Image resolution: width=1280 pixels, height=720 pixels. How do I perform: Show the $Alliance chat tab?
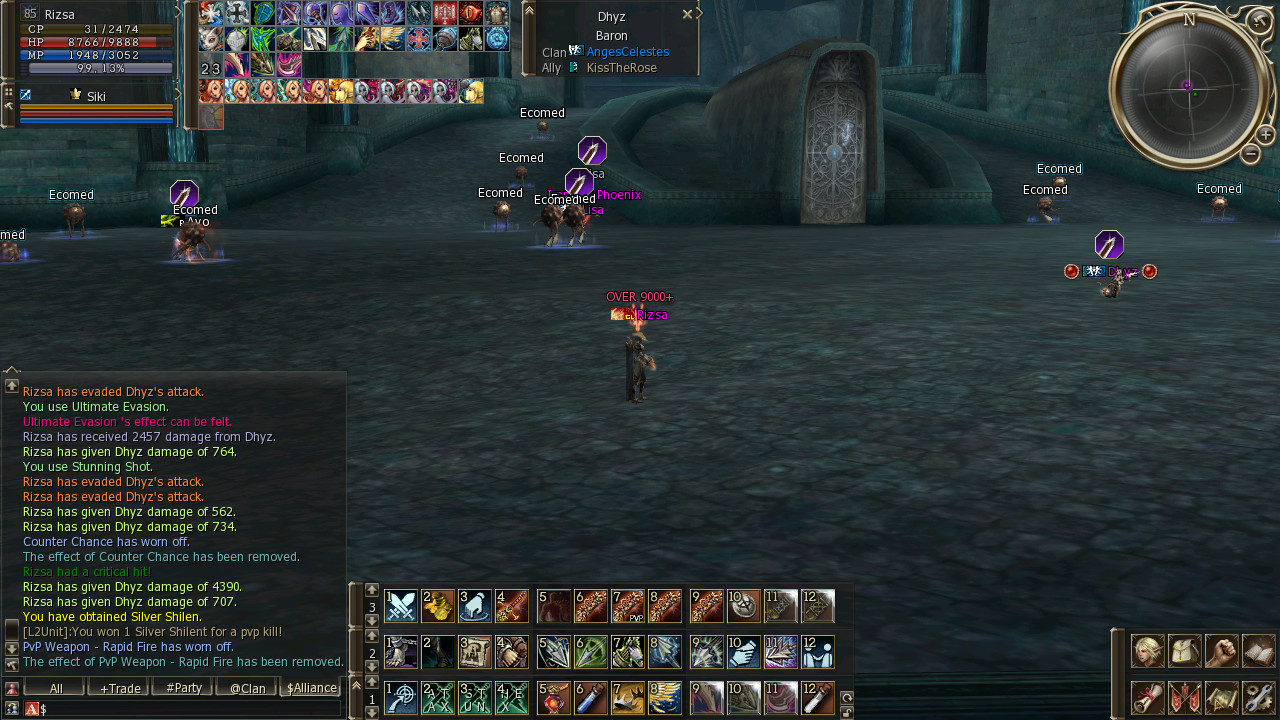pyautogui.click(x=311, y=688)
